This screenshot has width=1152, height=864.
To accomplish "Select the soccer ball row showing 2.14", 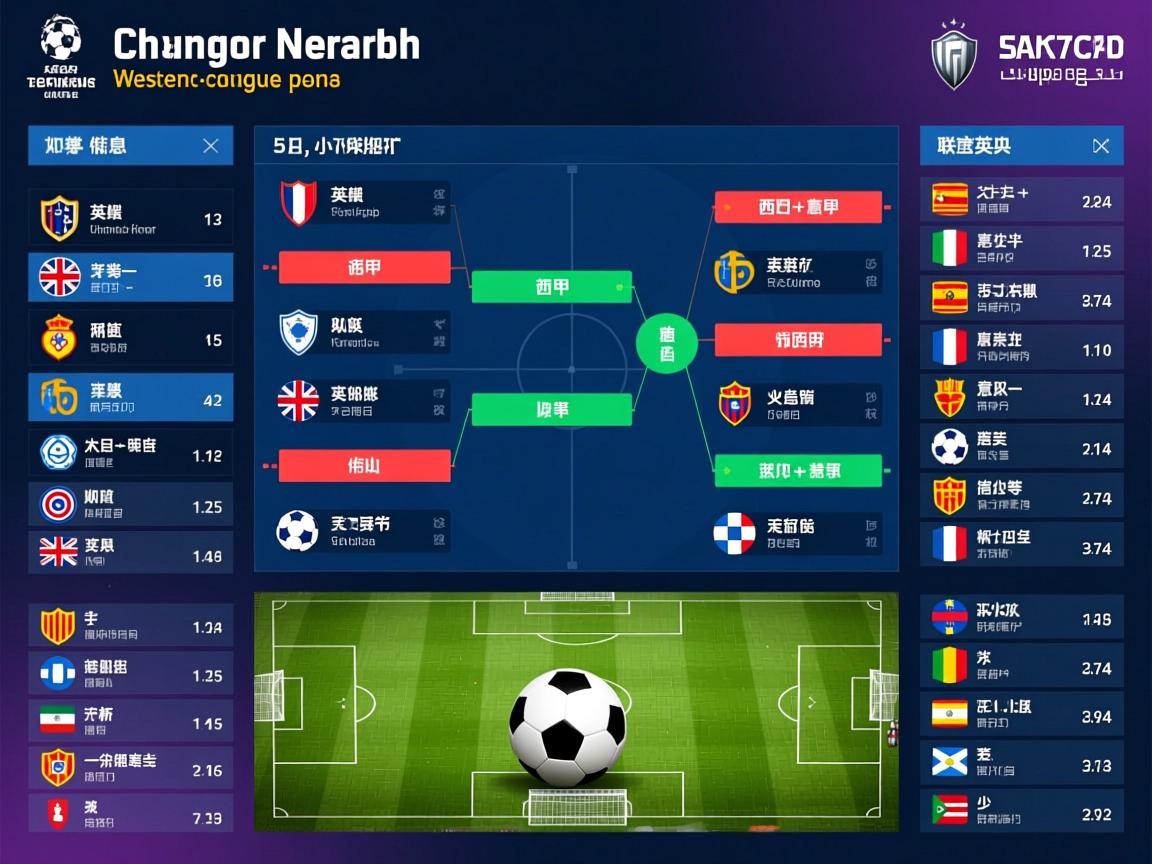I will pos(1021,446).
